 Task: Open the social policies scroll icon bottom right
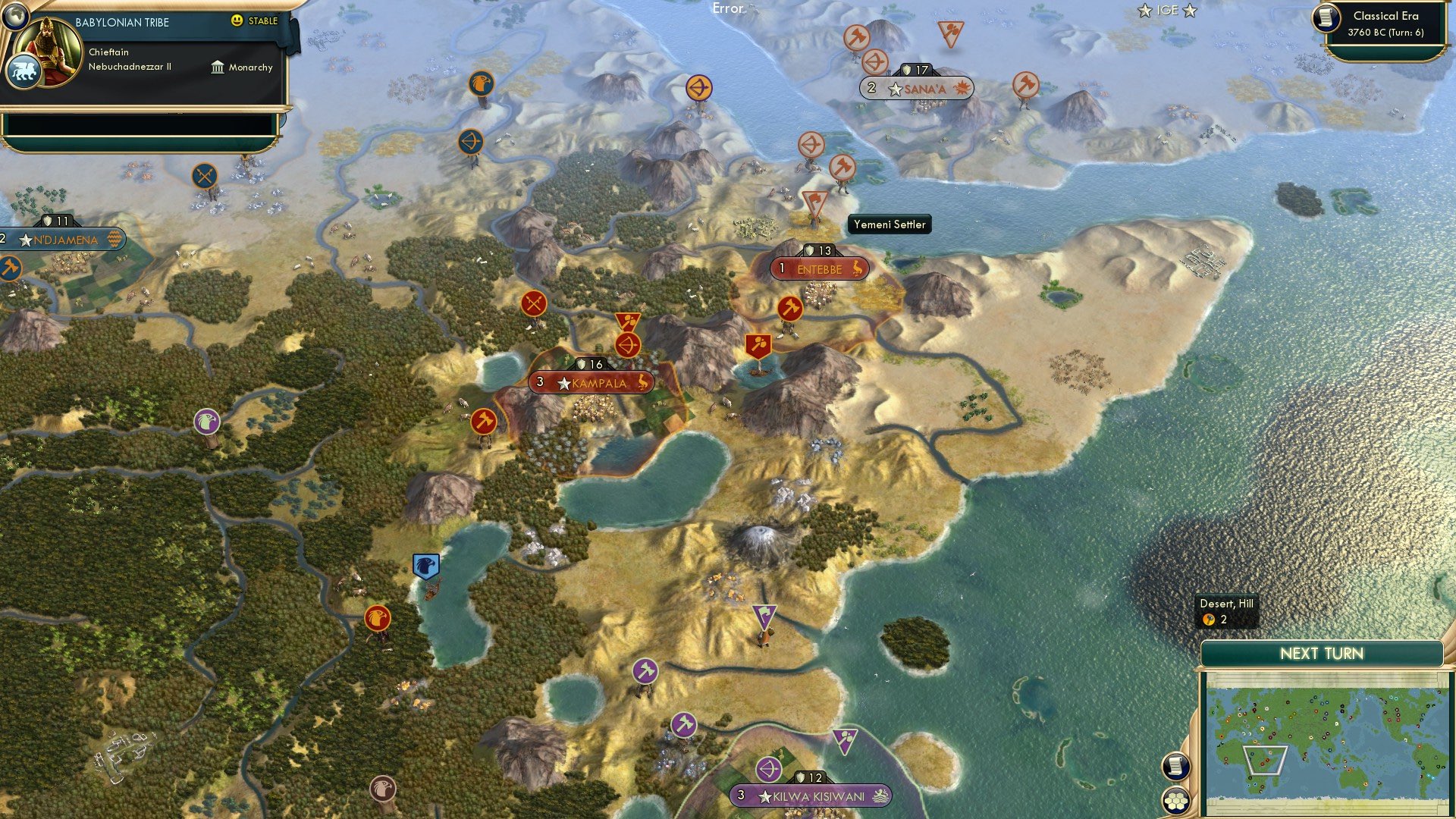point(1177,767)
